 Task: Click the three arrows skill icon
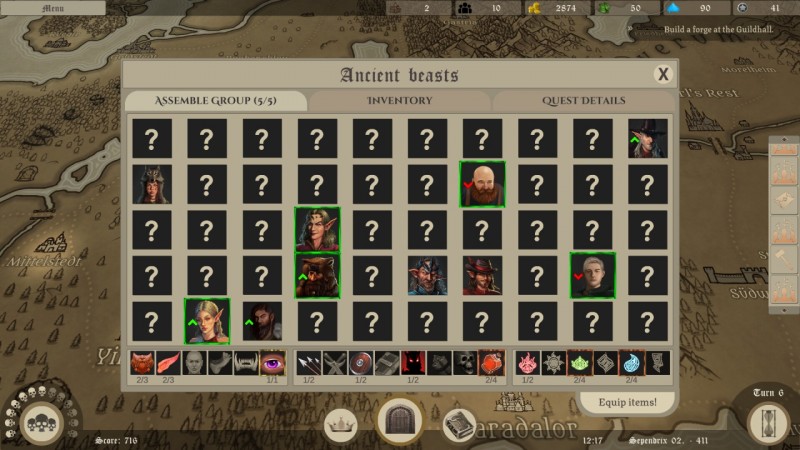tap(308, 362)
